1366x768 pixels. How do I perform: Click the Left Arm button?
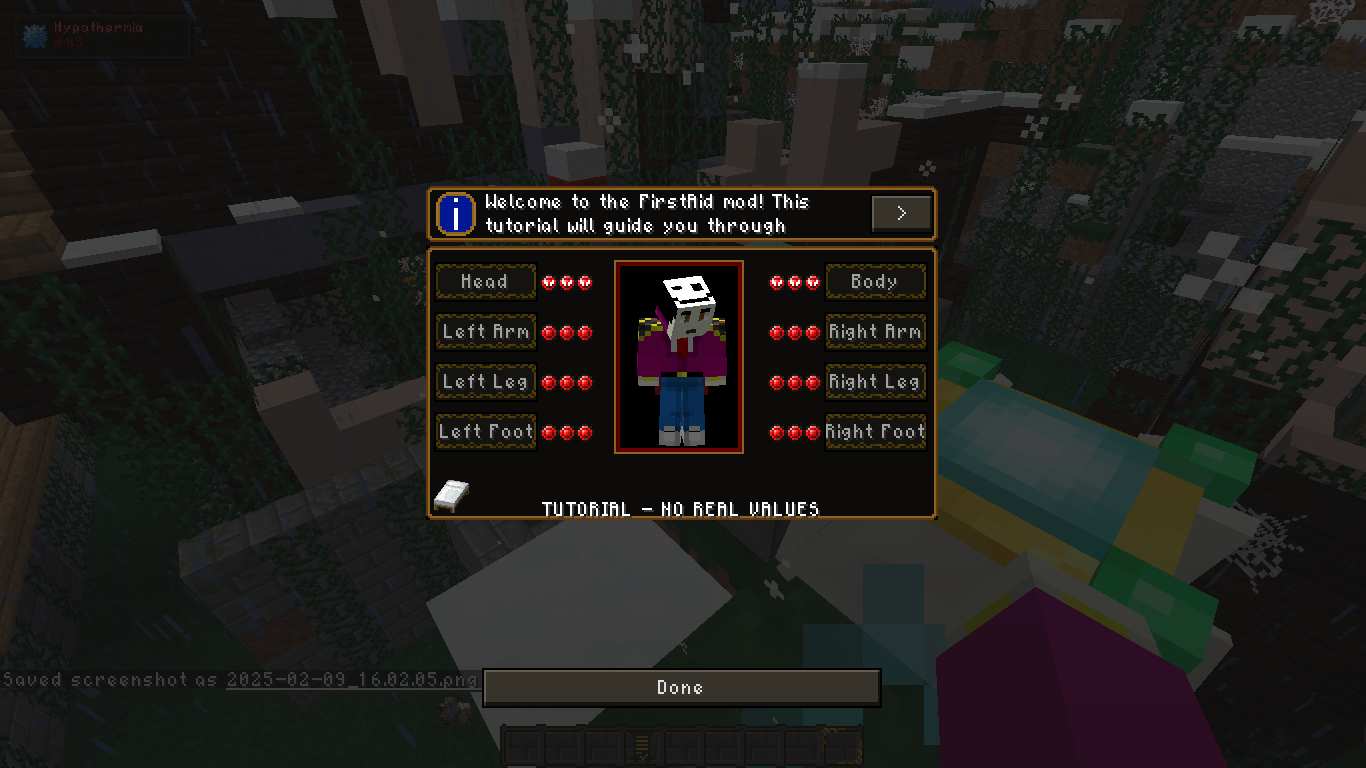click(x=485, y=331)
